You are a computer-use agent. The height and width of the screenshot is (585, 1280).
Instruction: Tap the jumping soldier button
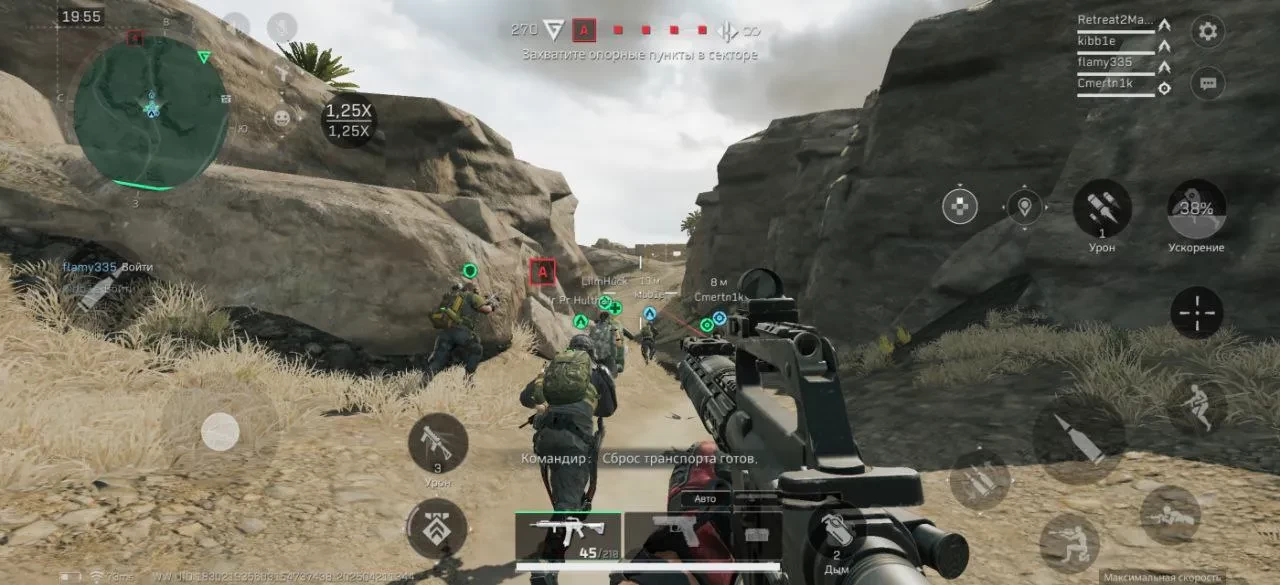[1197, 404]
